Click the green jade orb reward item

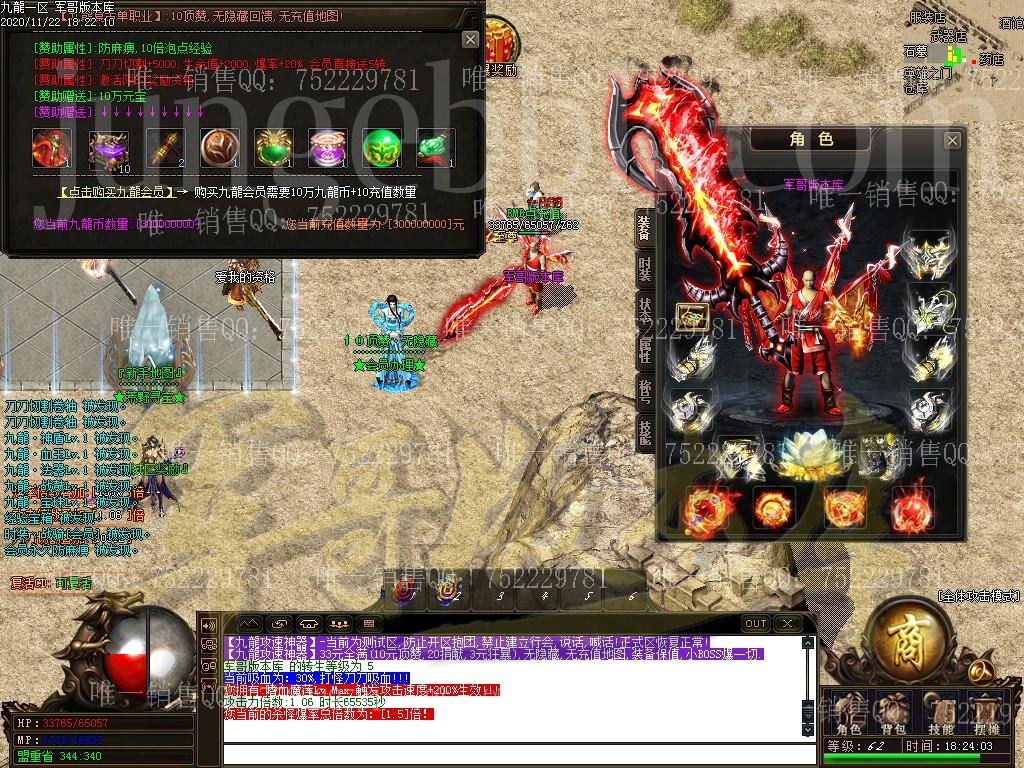(x=381, y=147)
